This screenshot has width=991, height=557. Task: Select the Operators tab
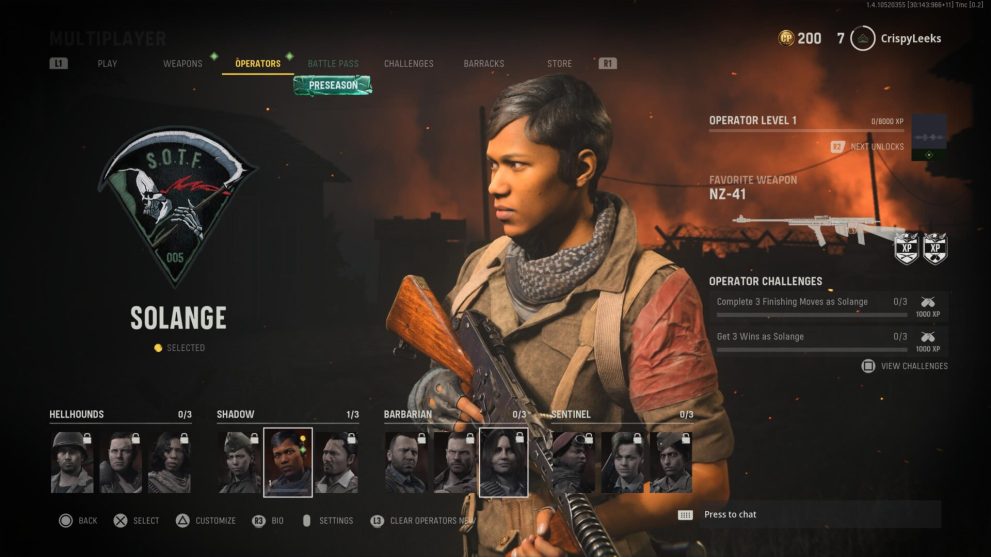point(258,64)
